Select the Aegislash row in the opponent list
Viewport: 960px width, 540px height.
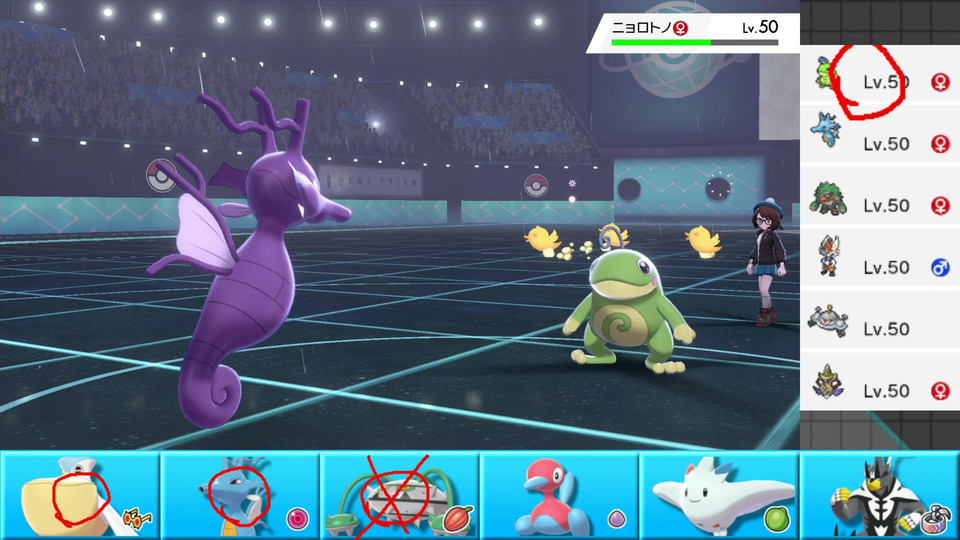pos(880,390)
